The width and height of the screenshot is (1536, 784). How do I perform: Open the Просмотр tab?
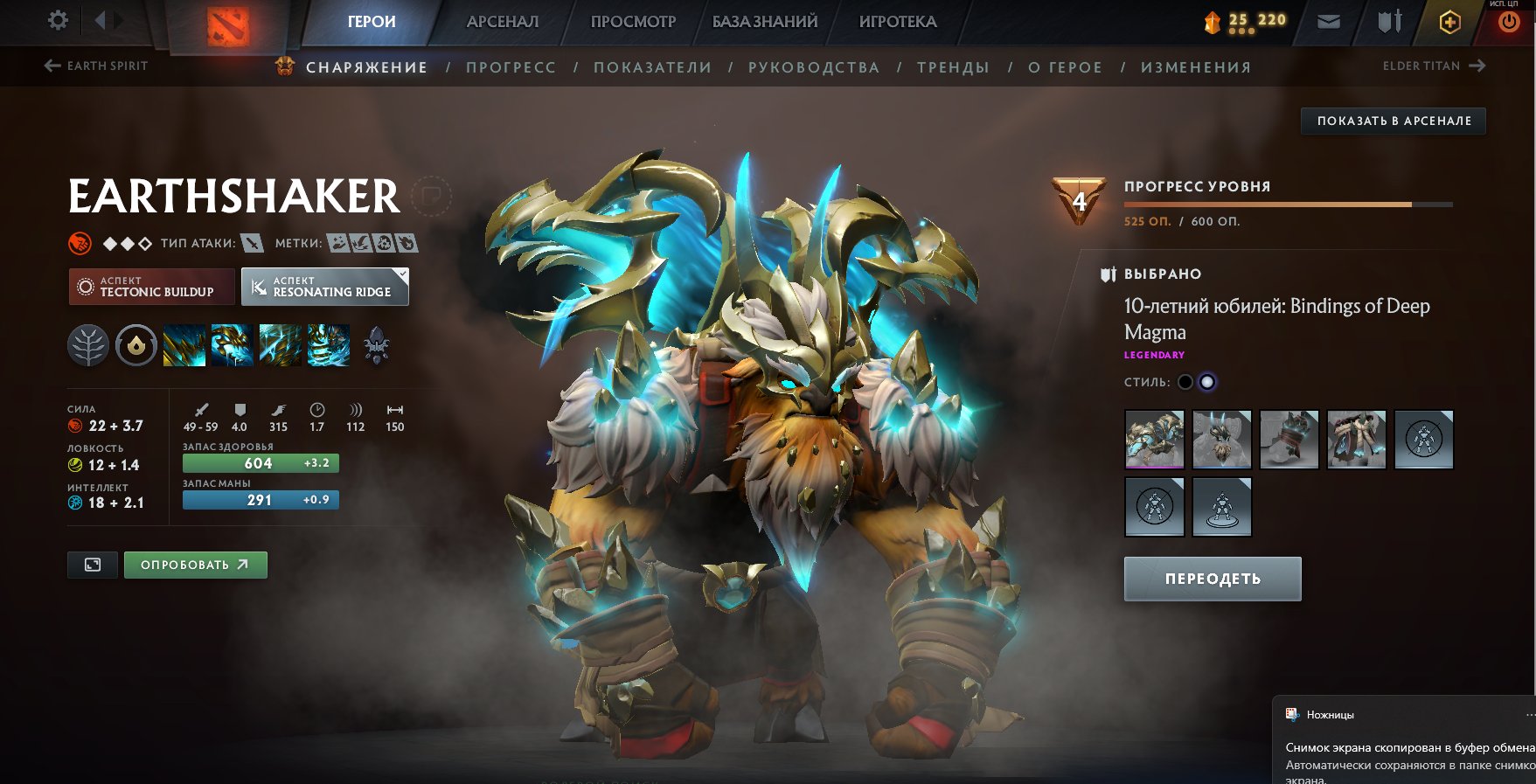click(x=633, y=22)
